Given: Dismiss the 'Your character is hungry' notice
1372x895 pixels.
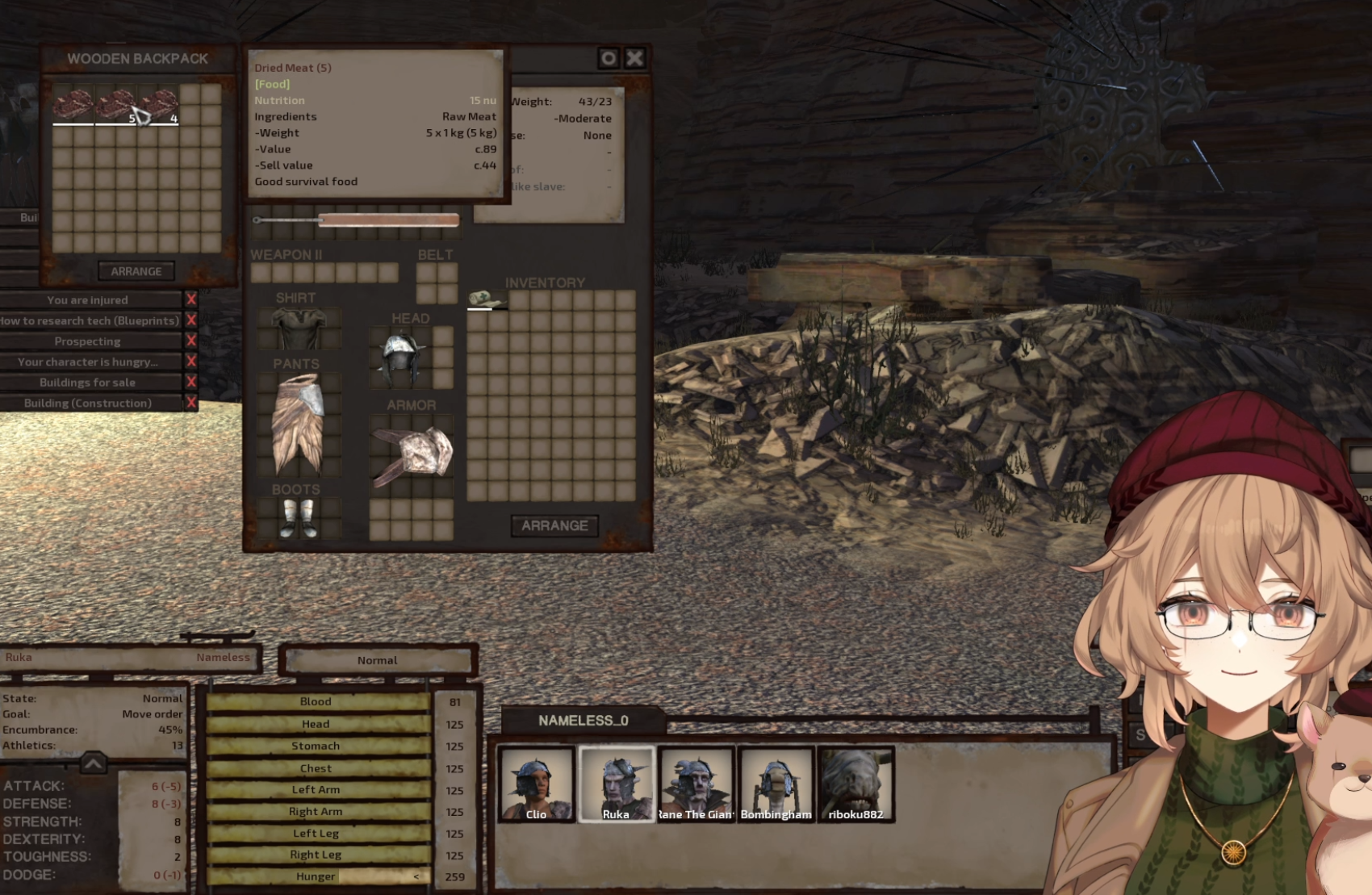Looking at the screenshot, I should coord(191,362).
